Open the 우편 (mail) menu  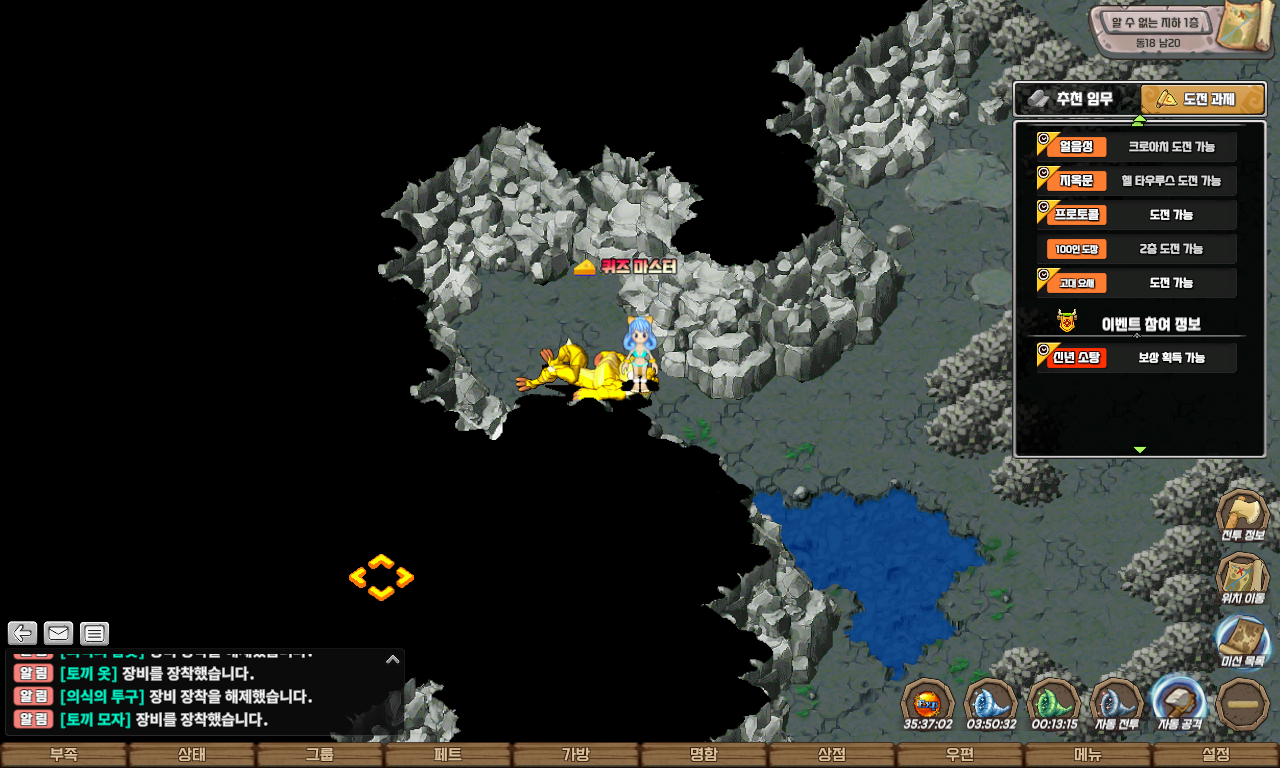point(959,755)
